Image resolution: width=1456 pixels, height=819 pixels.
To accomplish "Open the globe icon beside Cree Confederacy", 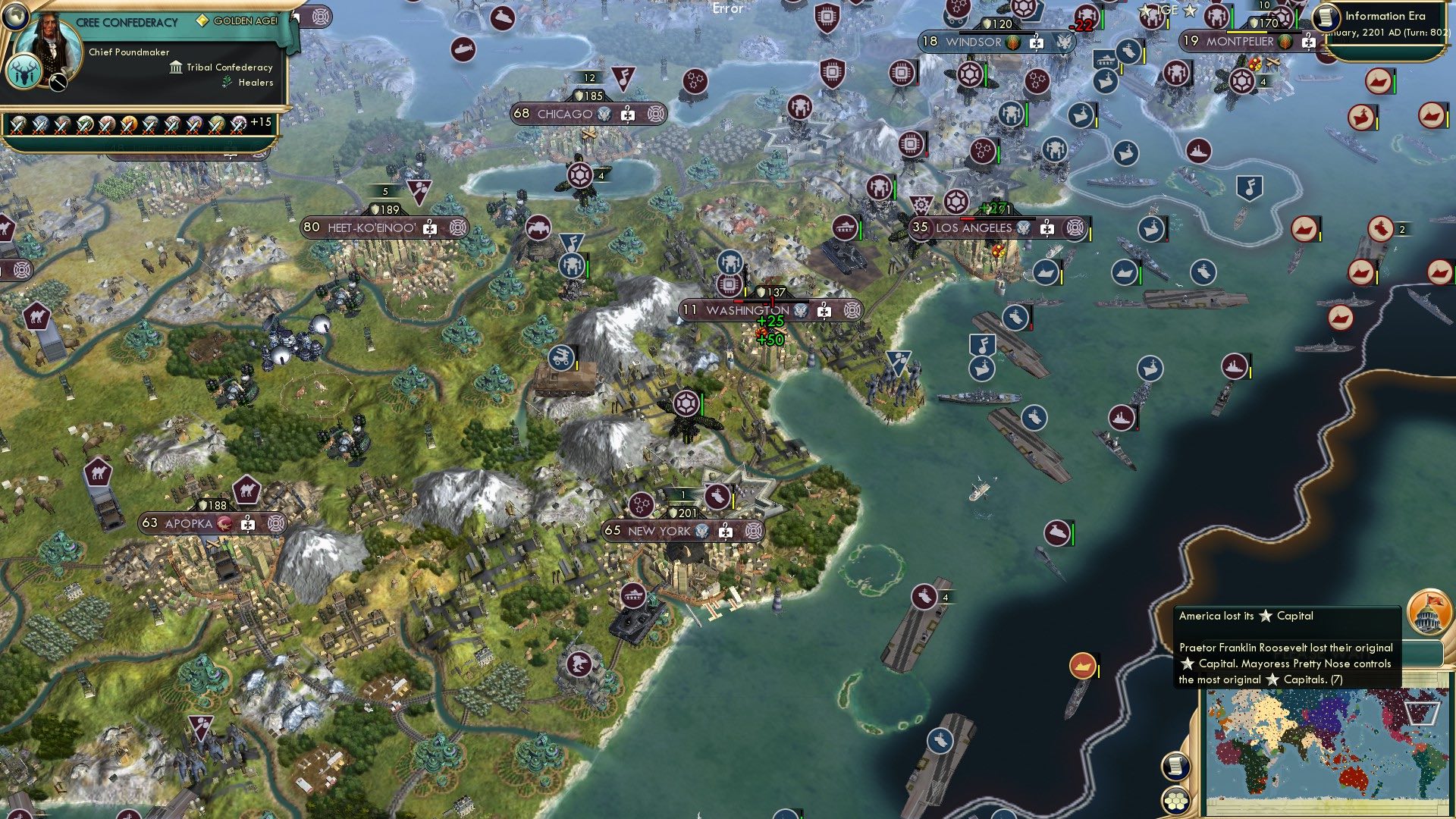I will (x=14, y=16).
